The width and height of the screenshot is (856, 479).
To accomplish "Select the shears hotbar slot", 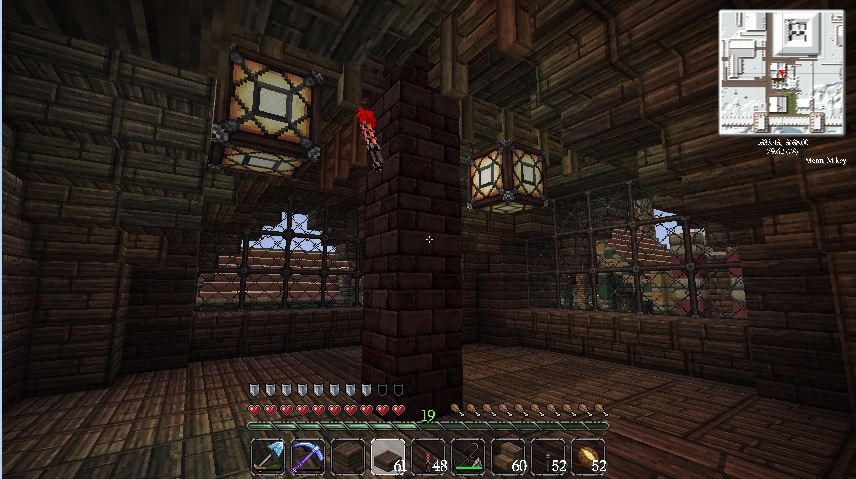I will pos(468,457).
